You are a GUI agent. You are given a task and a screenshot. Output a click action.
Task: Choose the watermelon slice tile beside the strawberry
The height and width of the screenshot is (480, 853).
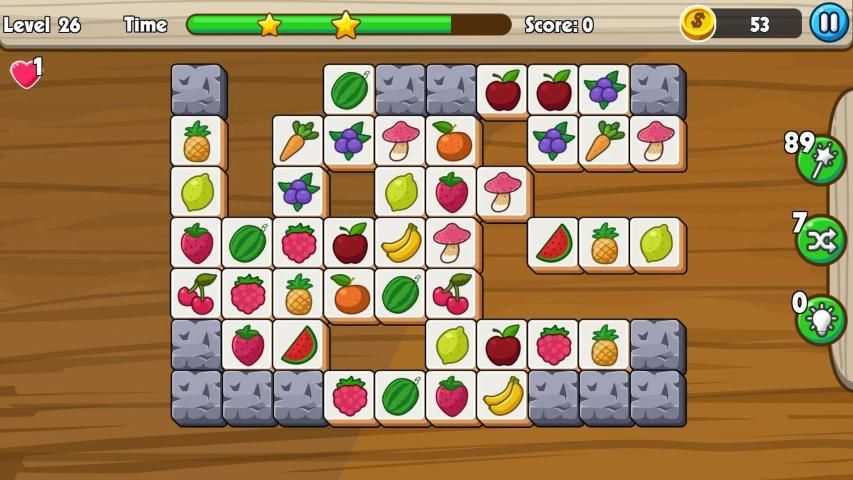pyautogui.click(x=299, y=345)
